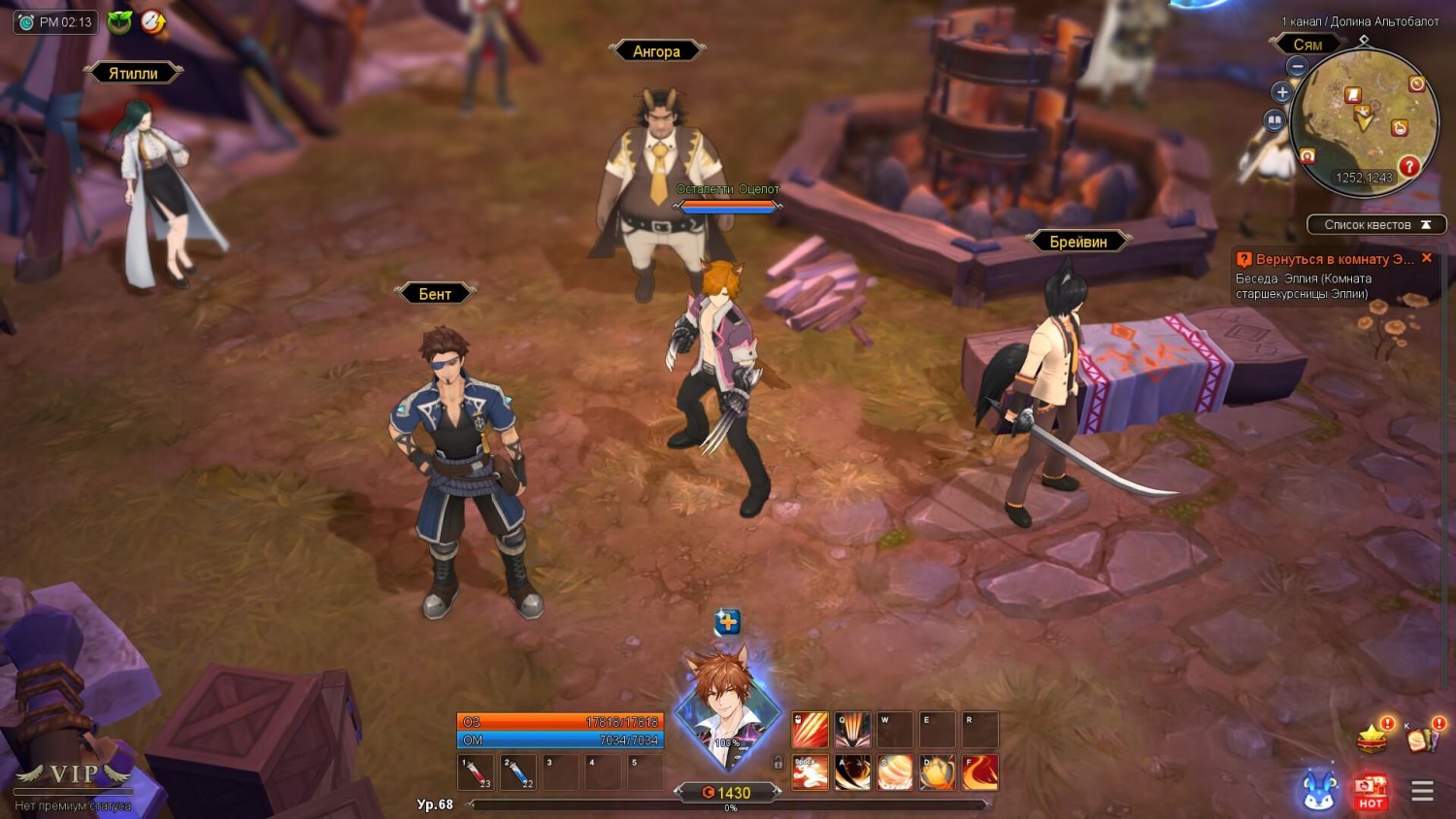1456x819 pixels.
Task: Activate the D fiery paw skill
Action: [x=938, y=773]
